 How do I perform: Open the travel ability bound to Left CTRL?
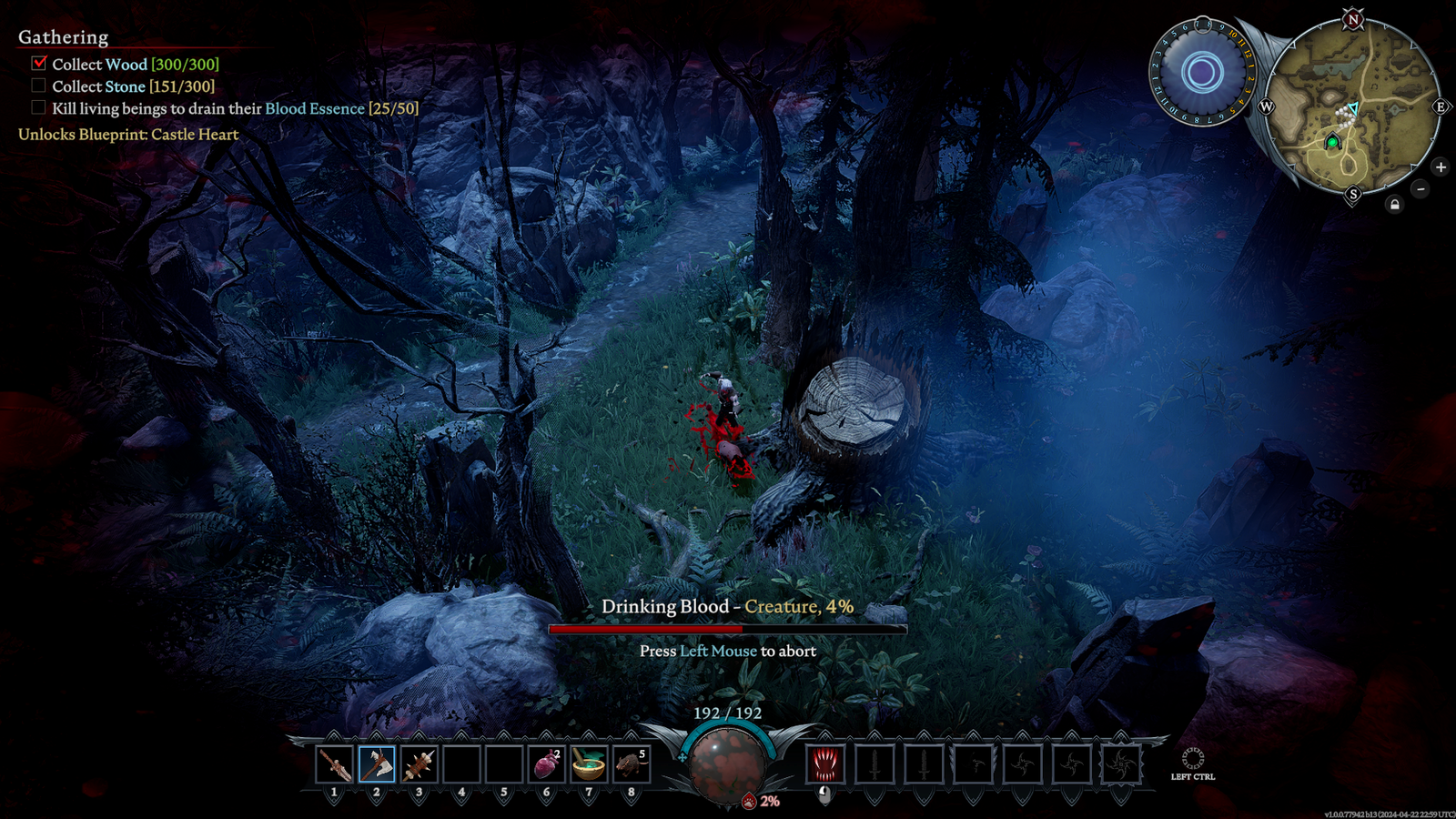pyautogui.click(x=1192, y=760)
